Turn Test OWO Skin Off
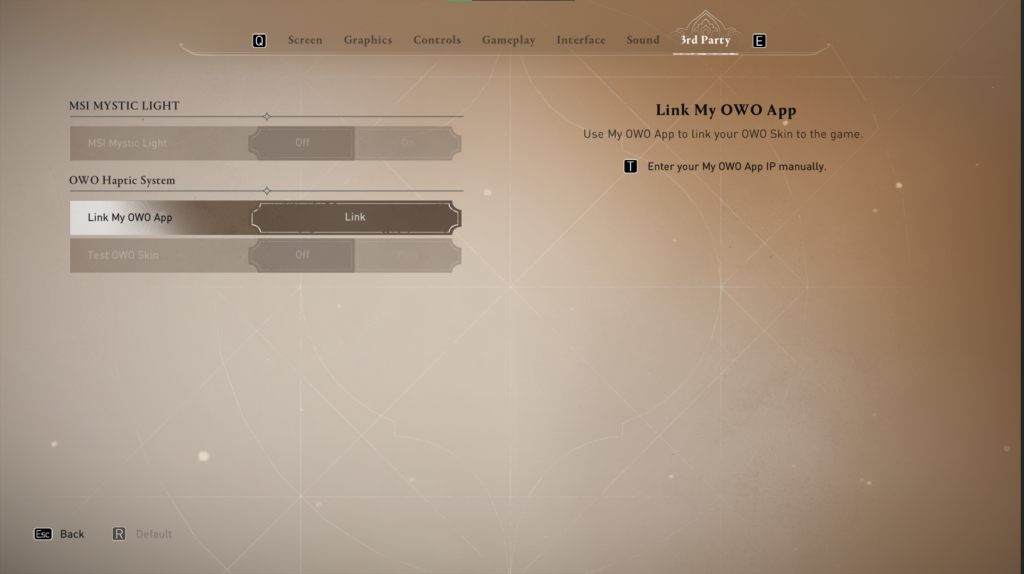1024x574 pixels. tap(302, 255)
